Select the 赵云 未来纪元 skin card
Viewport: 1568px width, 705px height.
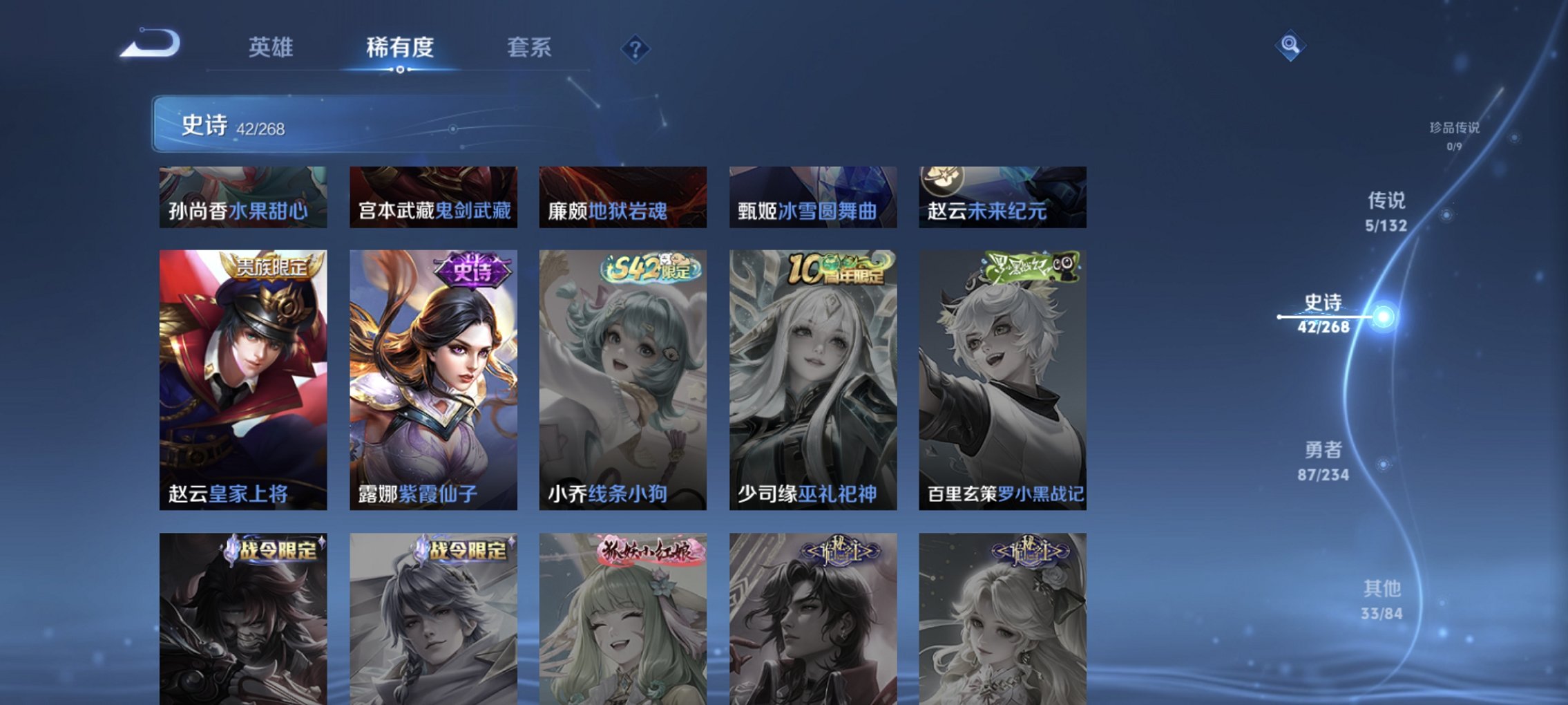1003,197
